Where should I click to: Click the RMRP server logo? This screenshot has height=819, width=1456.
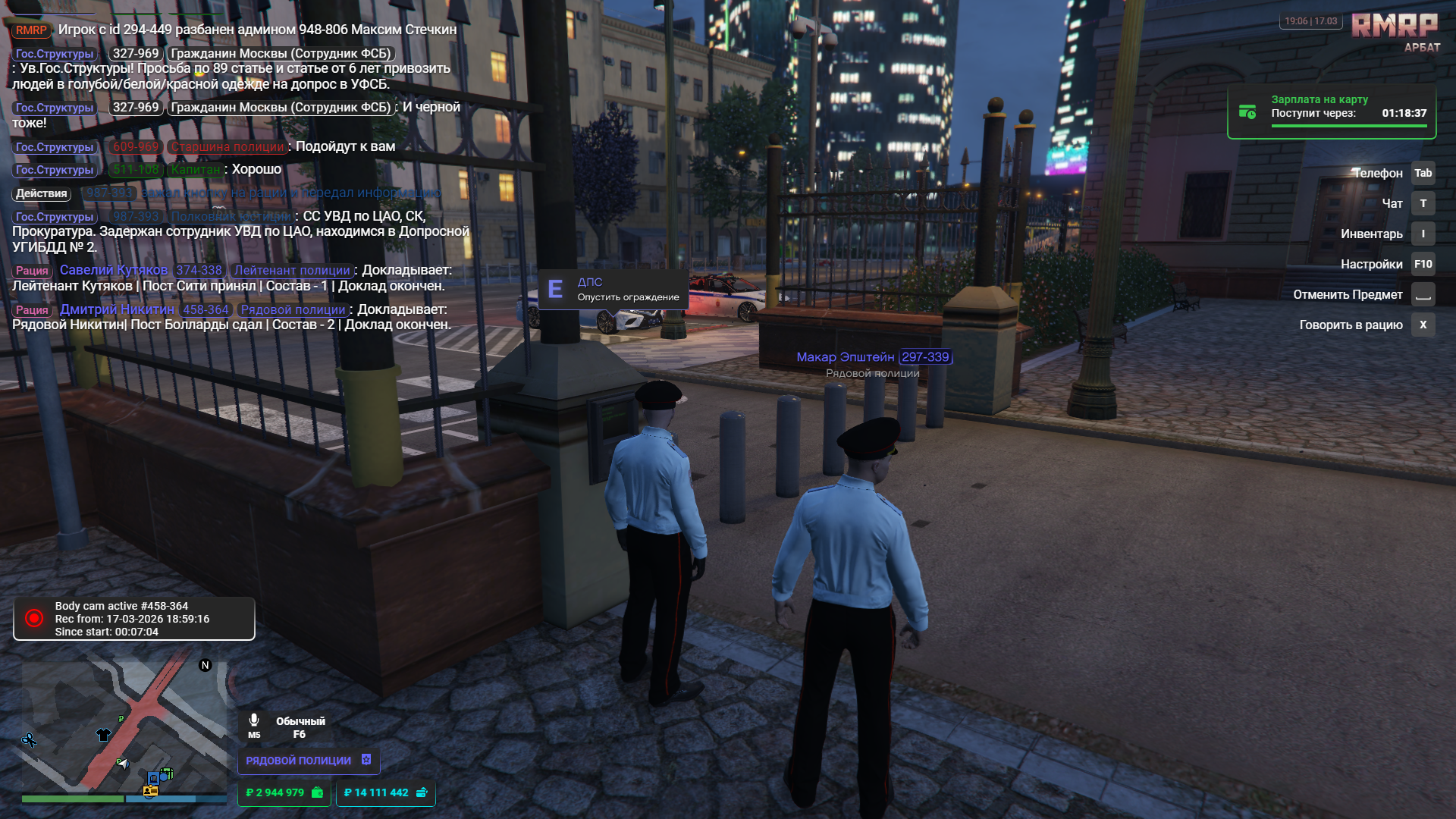(1395, 27)
